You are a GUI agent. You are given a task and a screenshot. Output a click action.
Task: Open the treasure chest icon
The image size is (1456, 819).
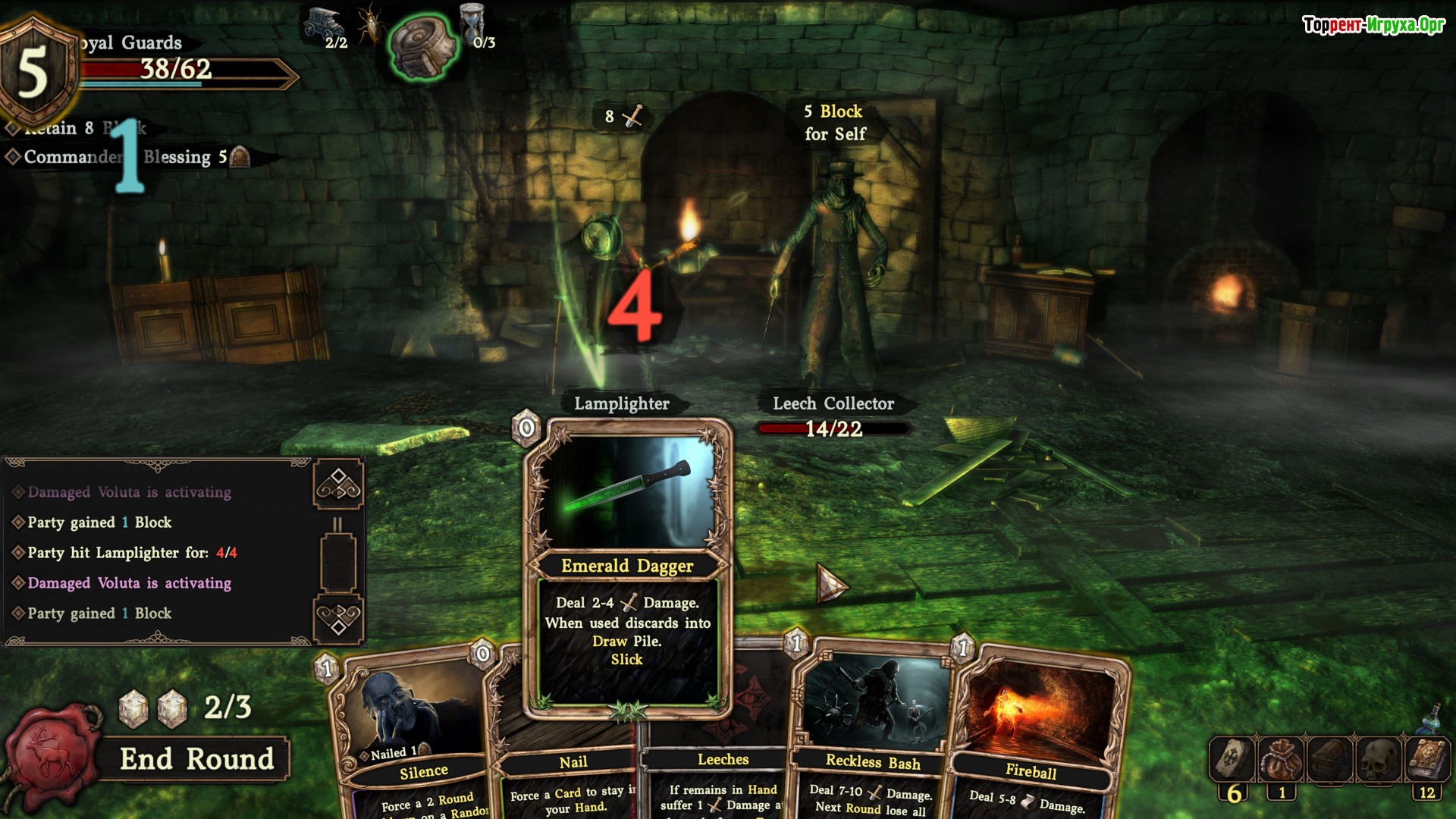coord(1330,759)
